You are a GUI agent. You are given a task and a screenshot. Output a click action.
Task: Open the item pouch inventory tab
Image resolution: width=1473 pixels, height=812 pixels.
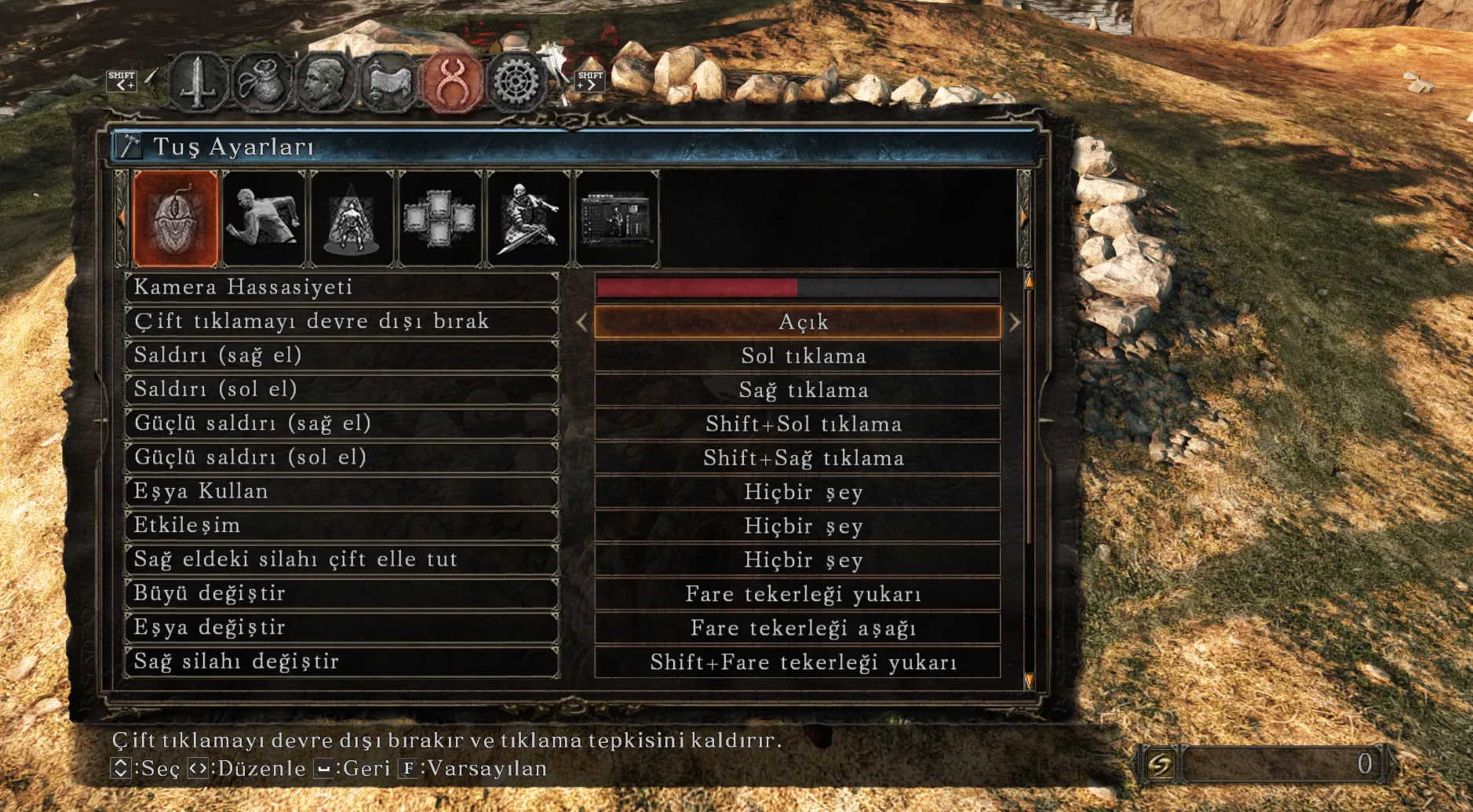point(262,81)
